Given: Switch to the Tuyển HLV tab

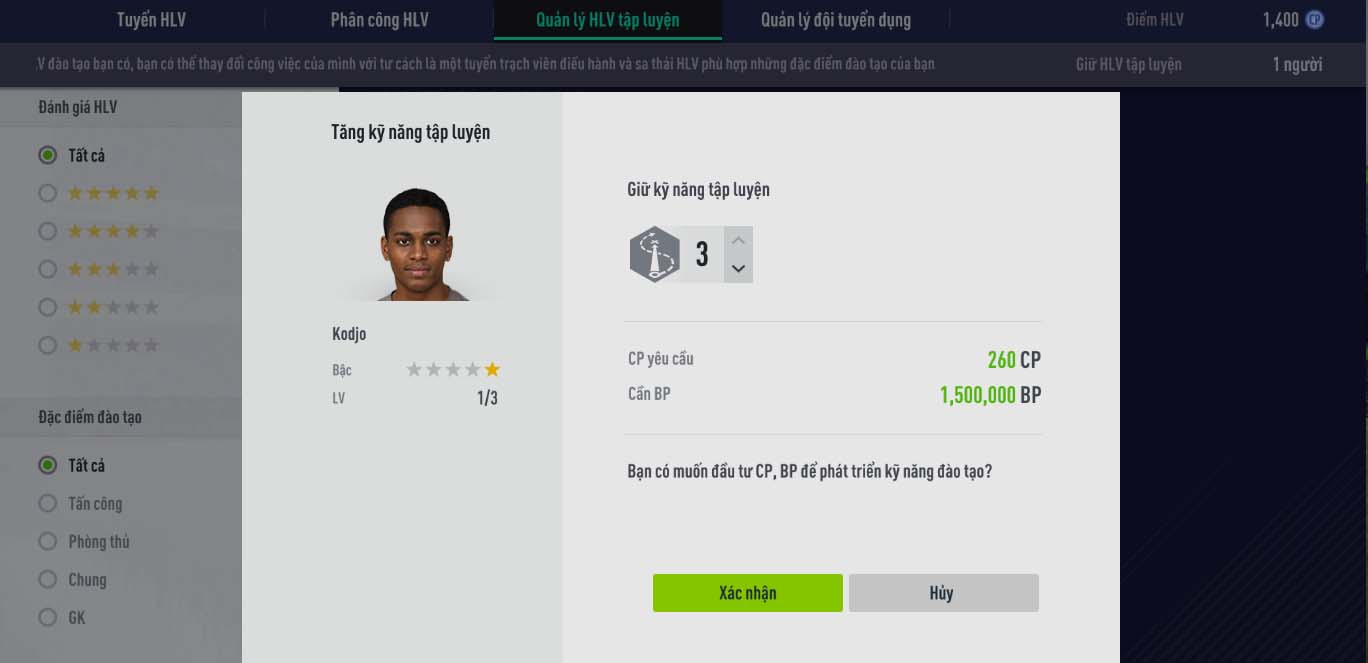Looking at the screenshot, I should click(151, 20).
